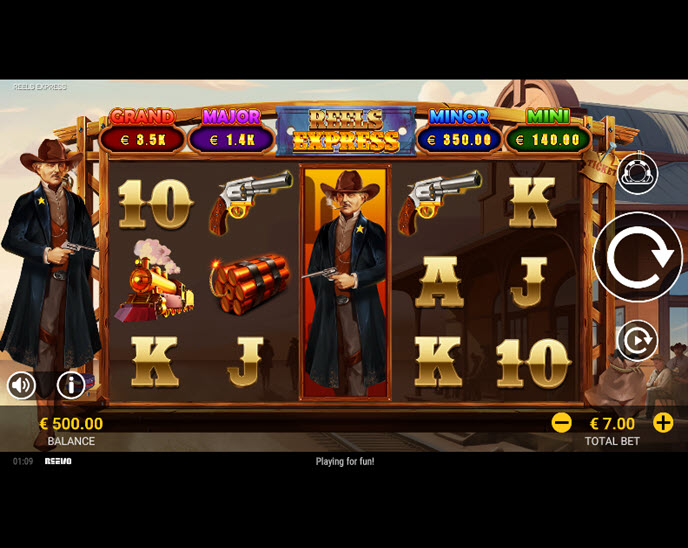The width and height of the screenshot is (688, 548).
Task: Toggle the sound speaker icon
Action: click(21, 384)
